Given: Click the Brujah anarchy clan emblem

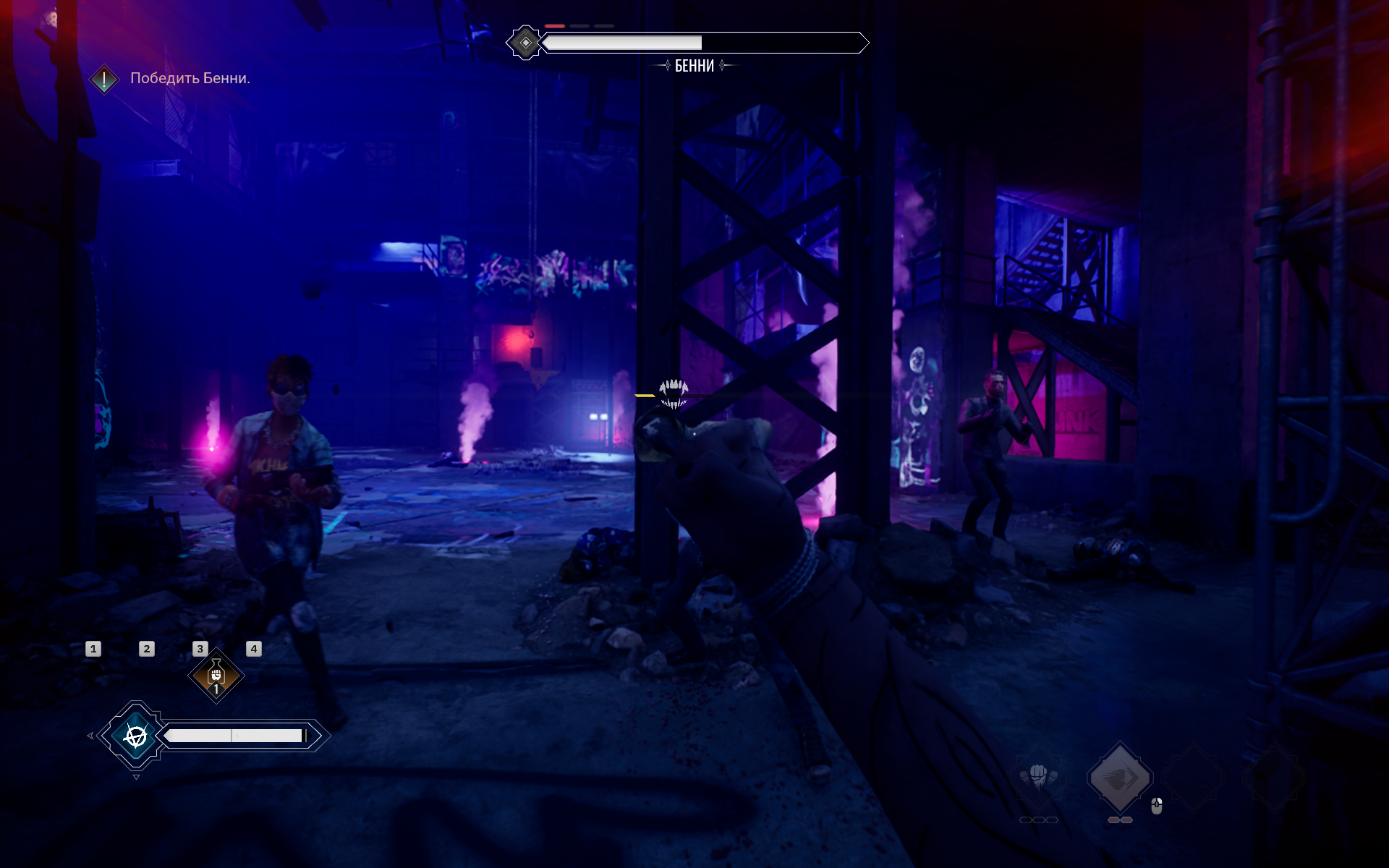Looking at the screenshot, I should point(135,736).
